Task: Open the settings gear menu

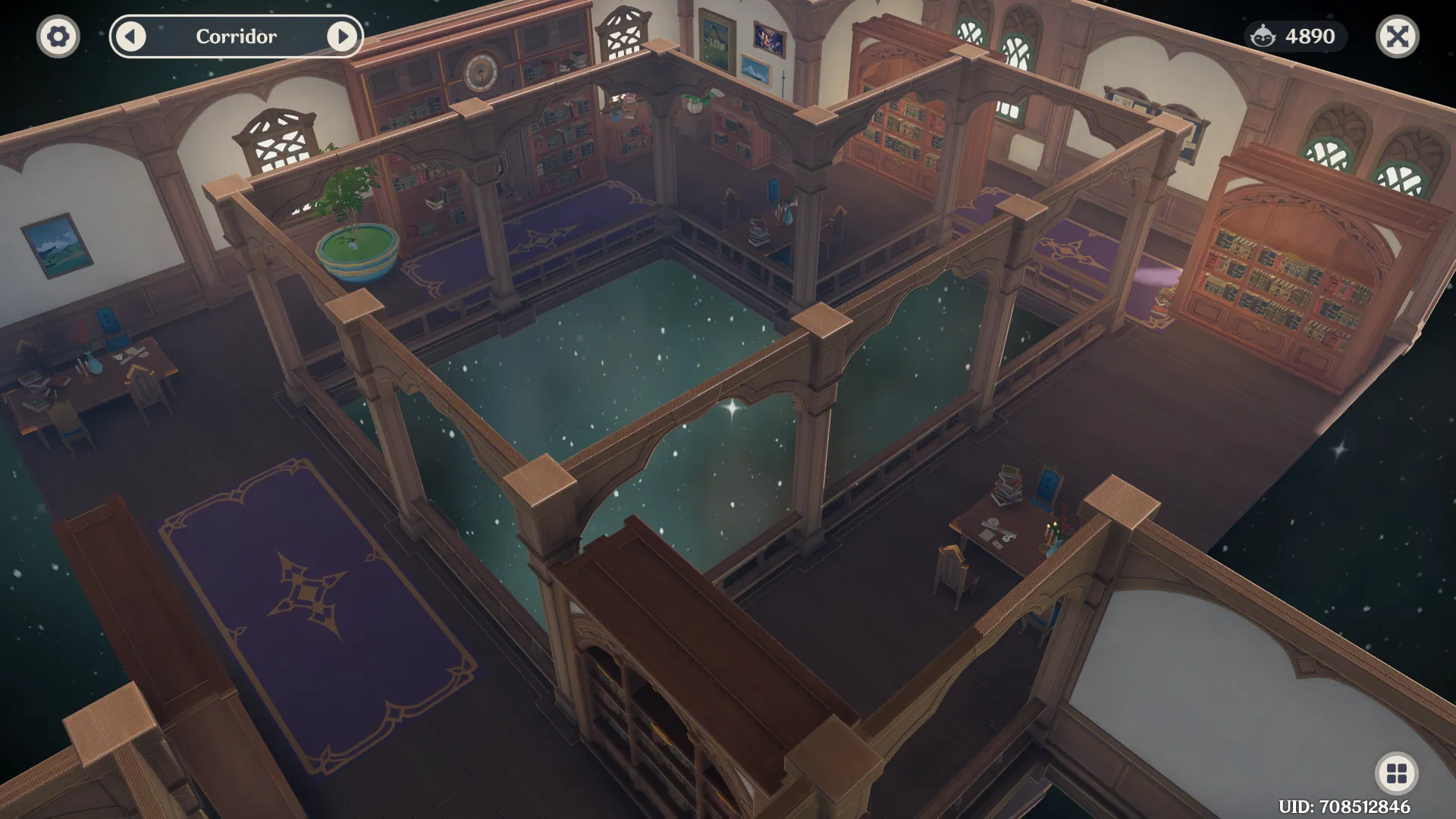Action: point(57,36)
